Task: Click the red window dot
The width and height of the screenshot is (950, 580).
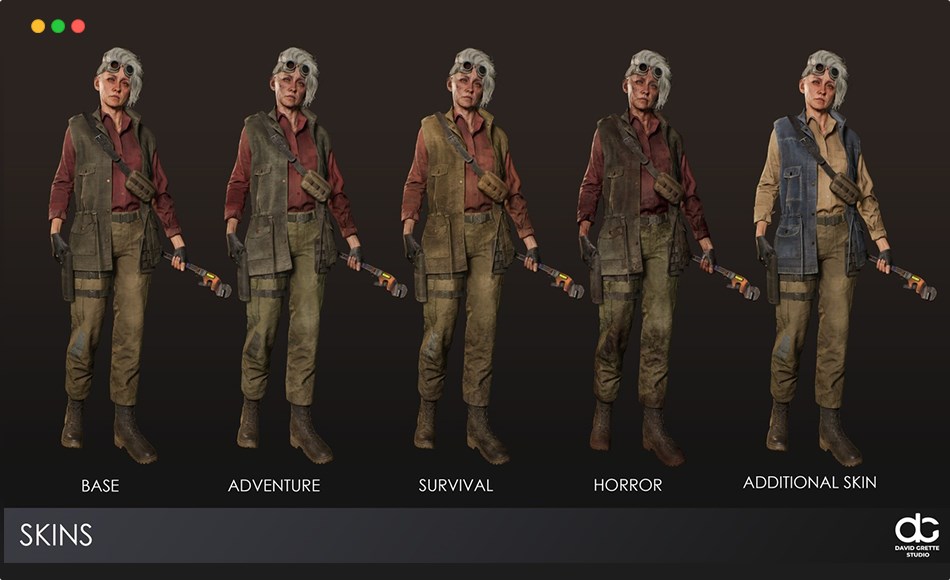Action: coord(78,26)
